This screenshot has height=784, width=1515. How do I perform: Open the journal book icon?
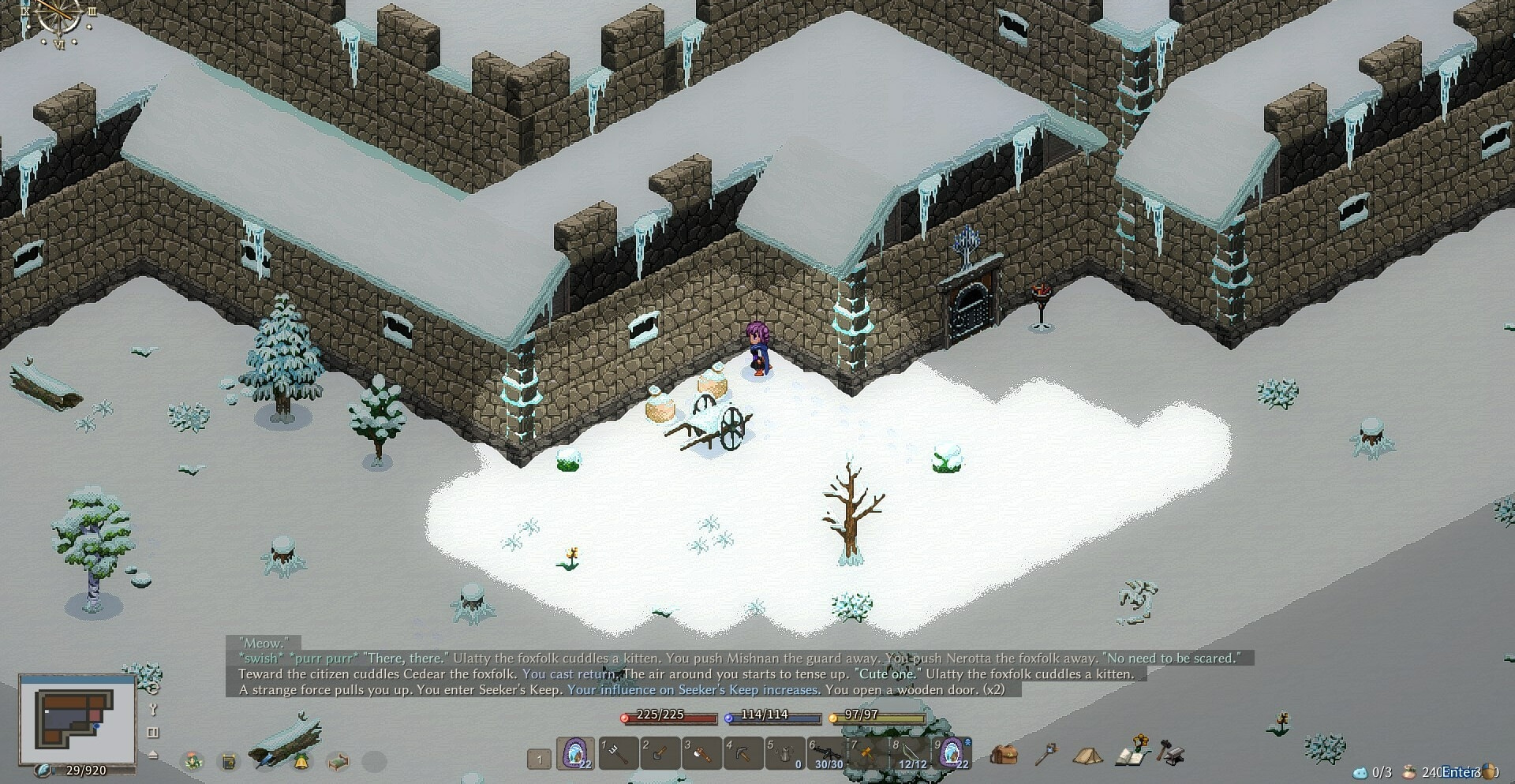point(1133,753)
